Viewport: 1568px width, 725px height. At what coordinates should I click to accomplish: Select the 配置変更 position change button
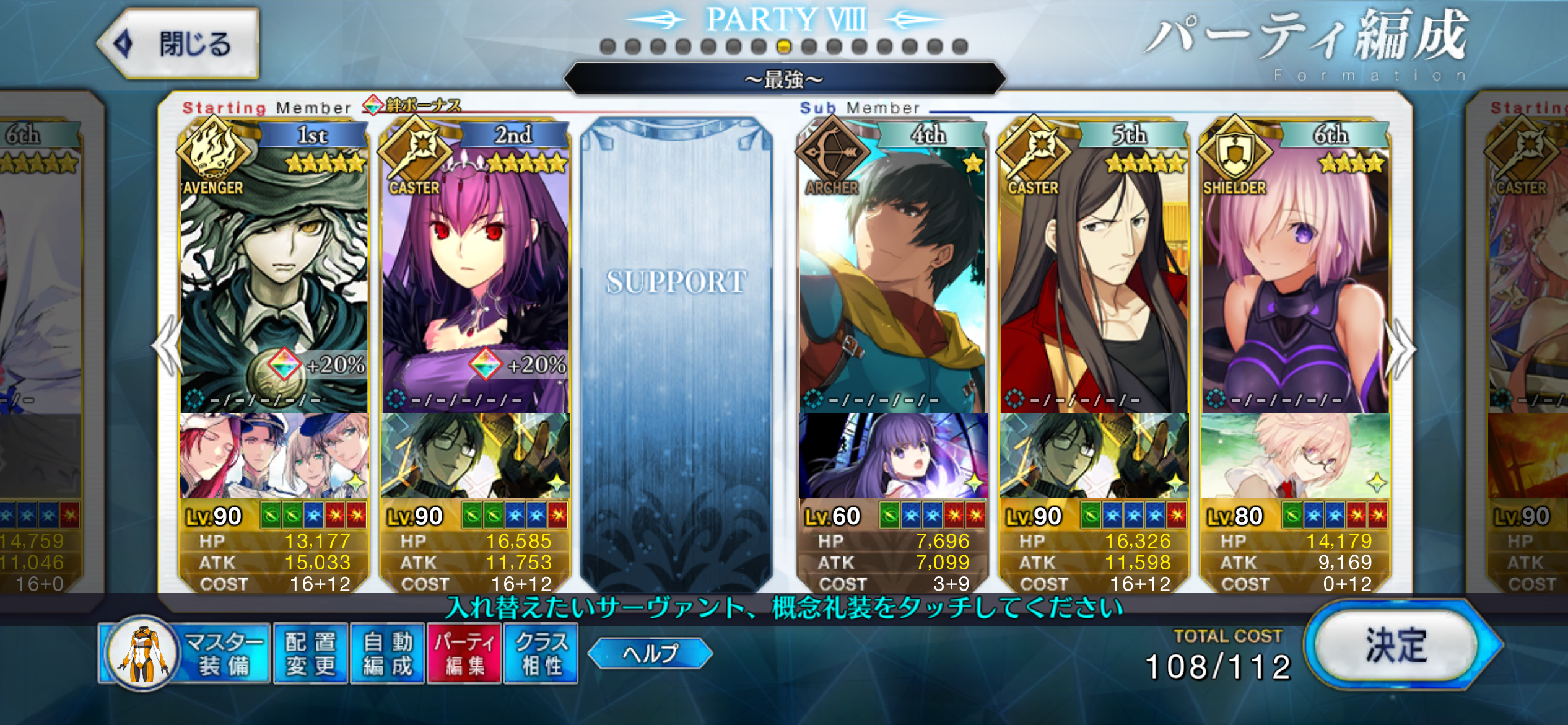pyautogui.click(x=310, y=654)
